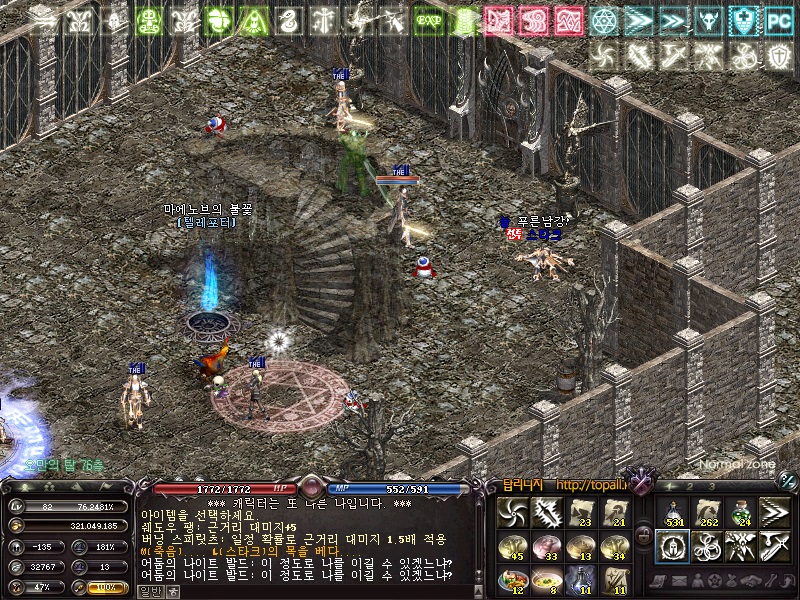Consume the soup bowl with 8 left

tap(546, 579)
